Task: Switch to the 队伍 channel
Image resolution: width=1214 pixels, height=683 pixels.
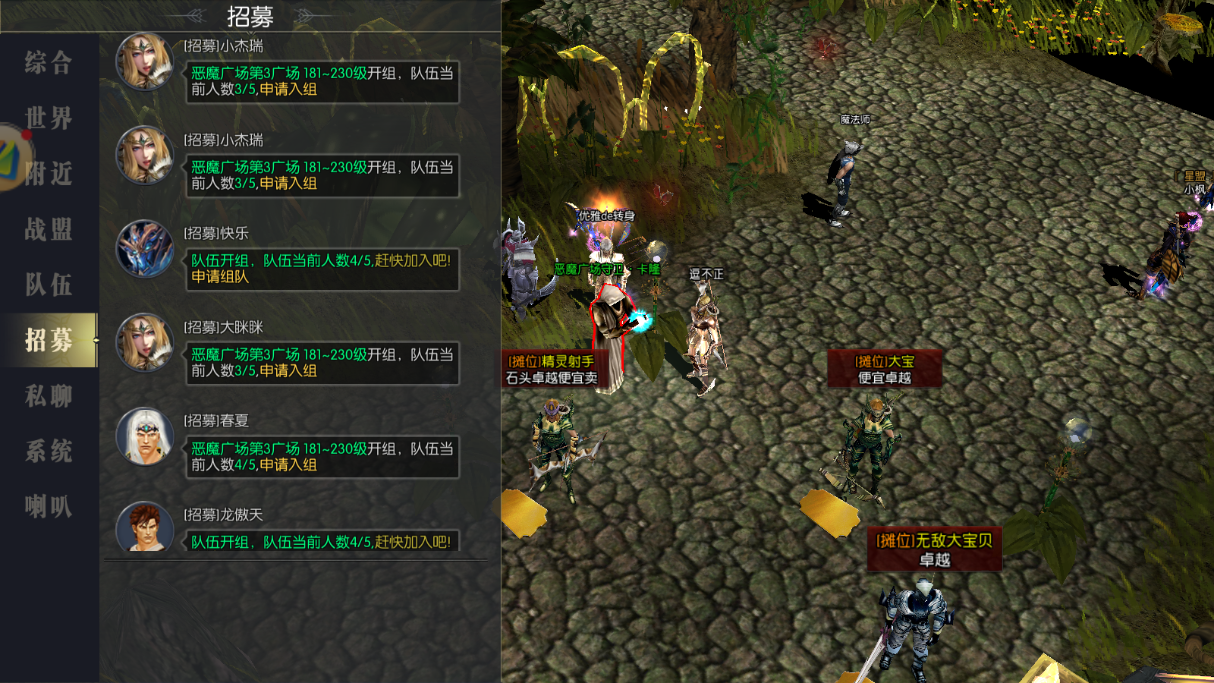Action: tap(49, 285)
